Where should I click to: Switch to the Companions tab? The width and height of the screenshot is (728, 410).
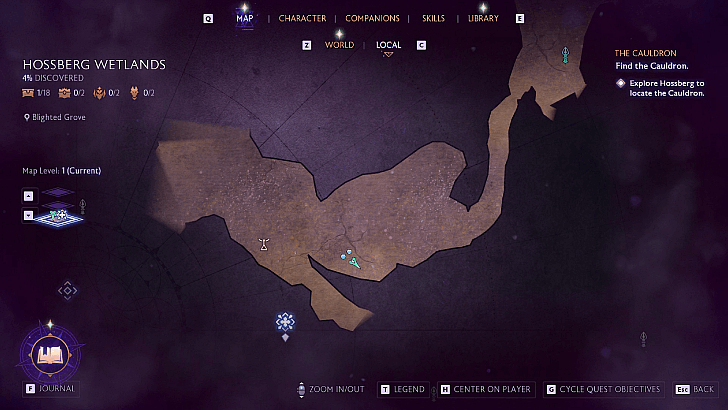(372, 18)
